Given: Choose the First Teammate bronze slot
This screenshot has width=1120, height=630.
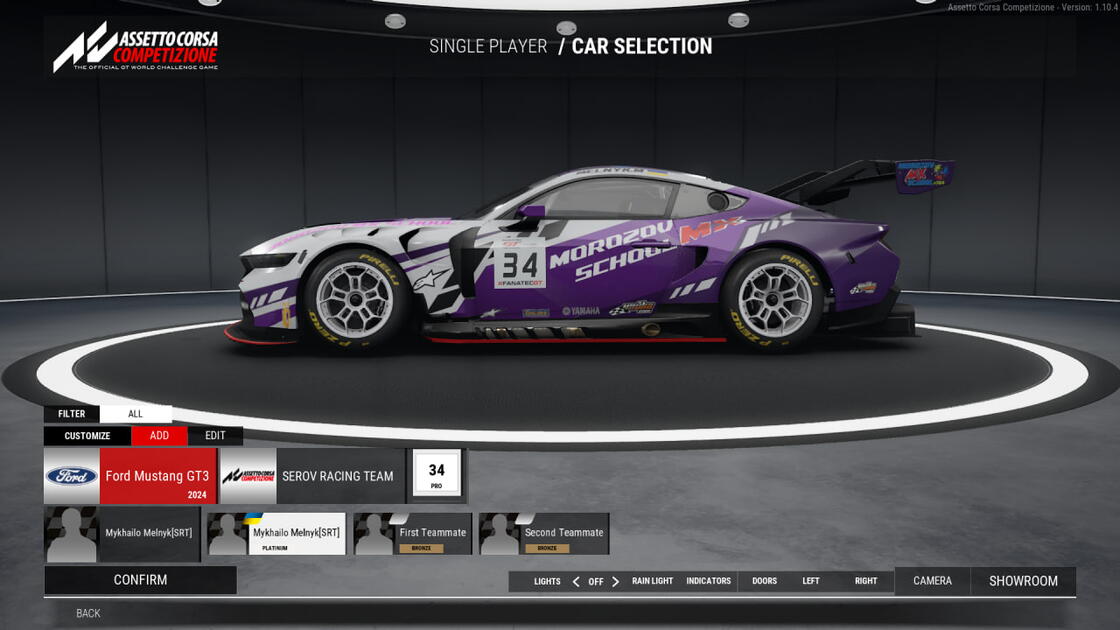Looking at the screenshot, I should [412, 534].
